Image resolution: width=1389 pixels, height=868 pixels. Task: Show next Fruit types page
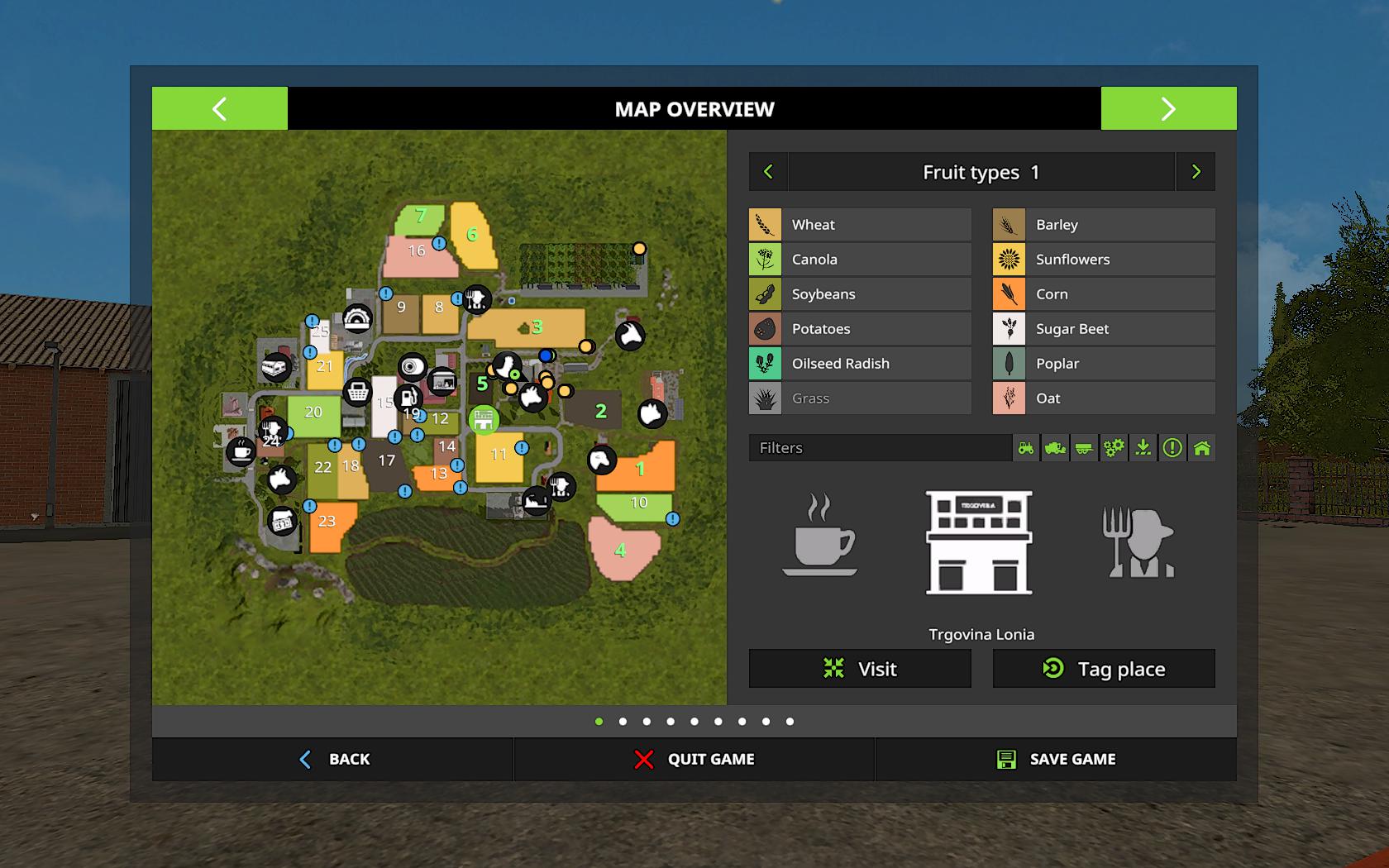click(1196, 172)
